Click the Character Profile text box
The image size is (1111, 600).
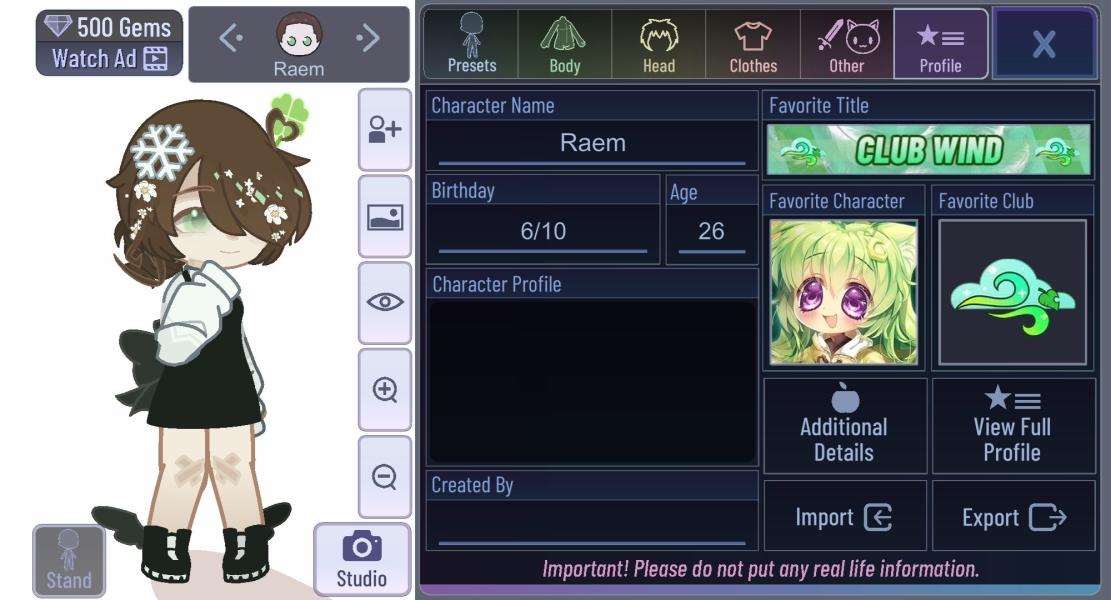pos(592,381)
